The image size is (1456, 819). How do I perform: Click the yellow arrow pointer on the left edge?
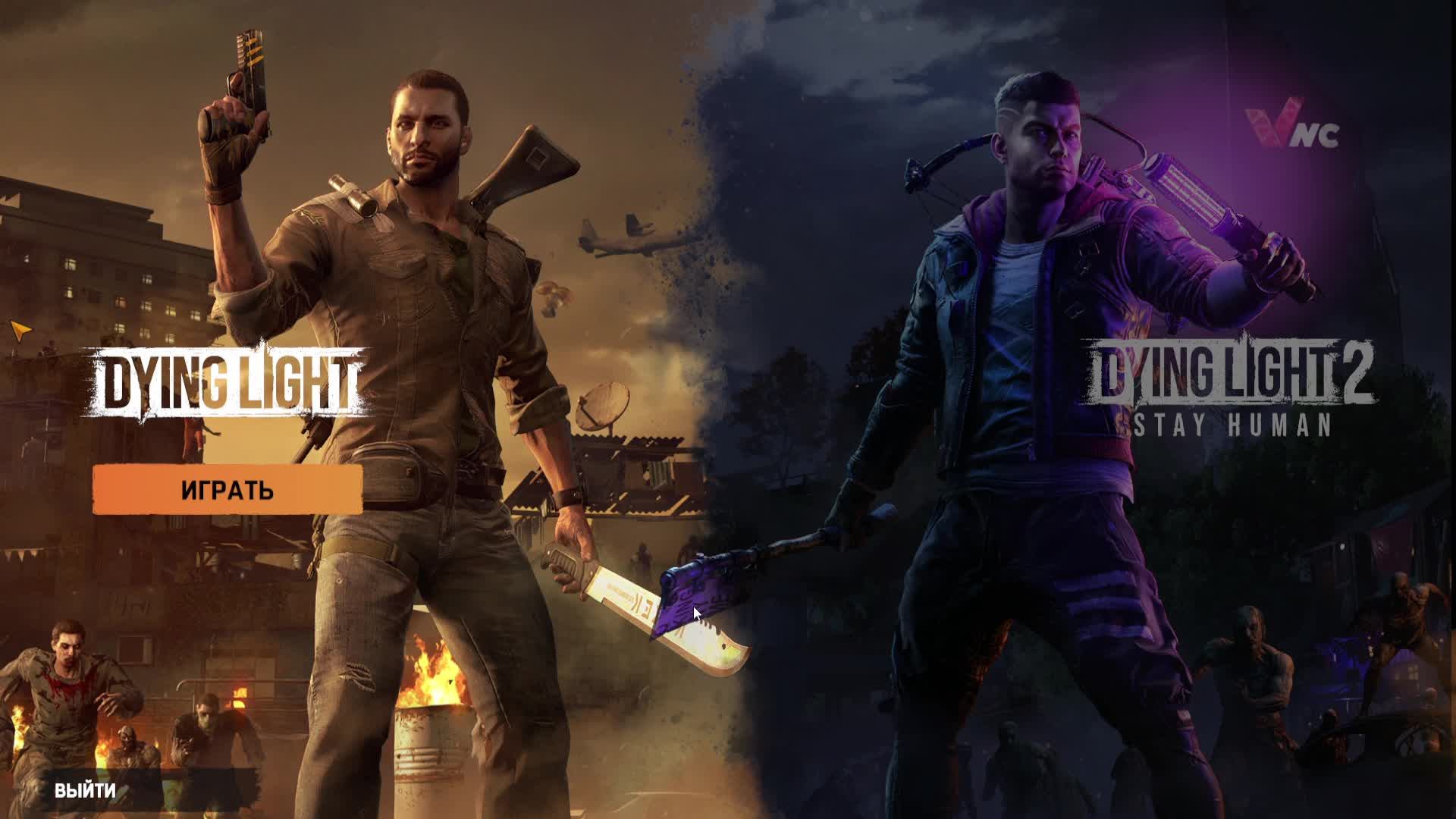[21, 330]
